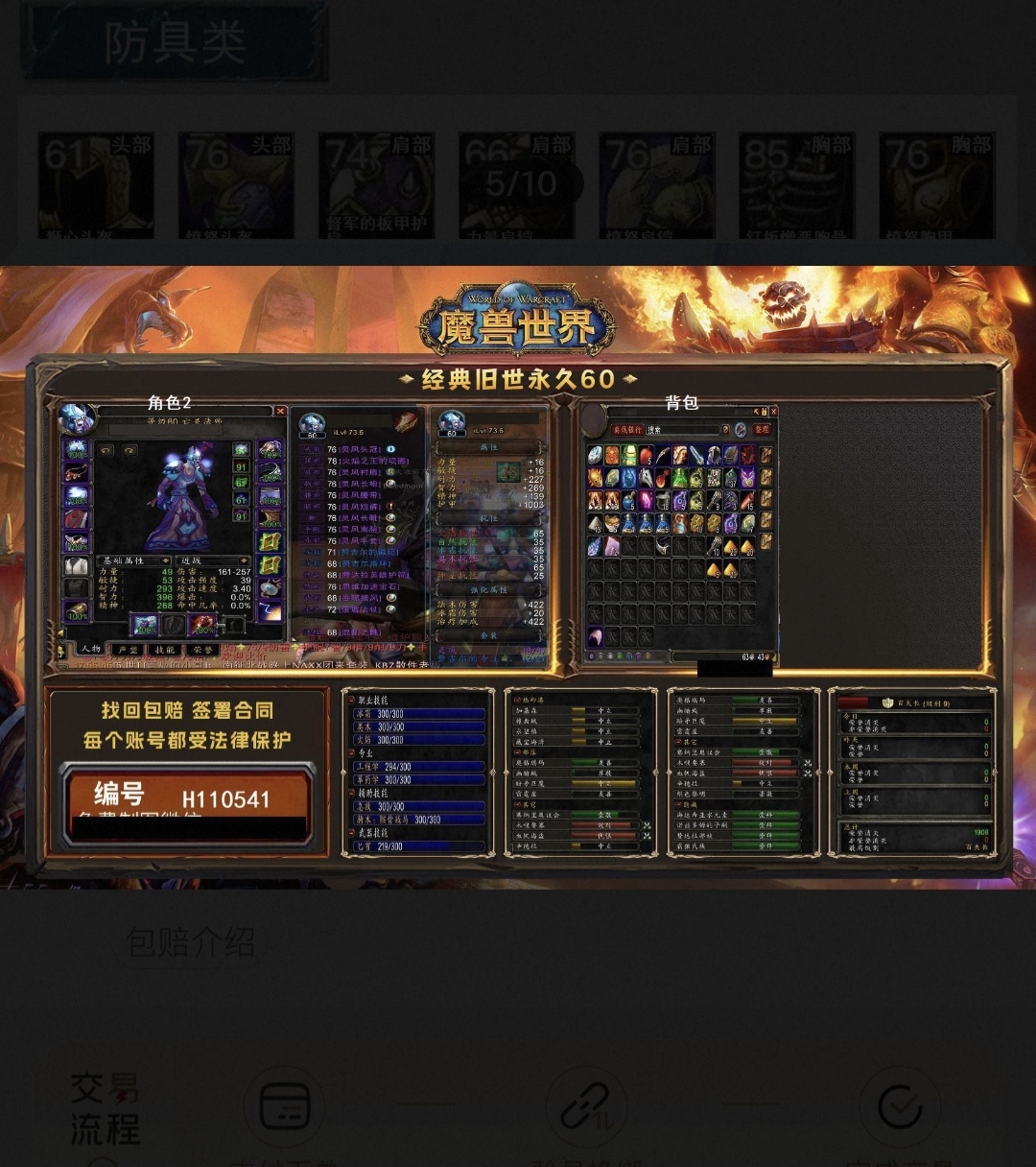
Task: Close the character window
Action: pyautogui.click(x=280, y=411)
